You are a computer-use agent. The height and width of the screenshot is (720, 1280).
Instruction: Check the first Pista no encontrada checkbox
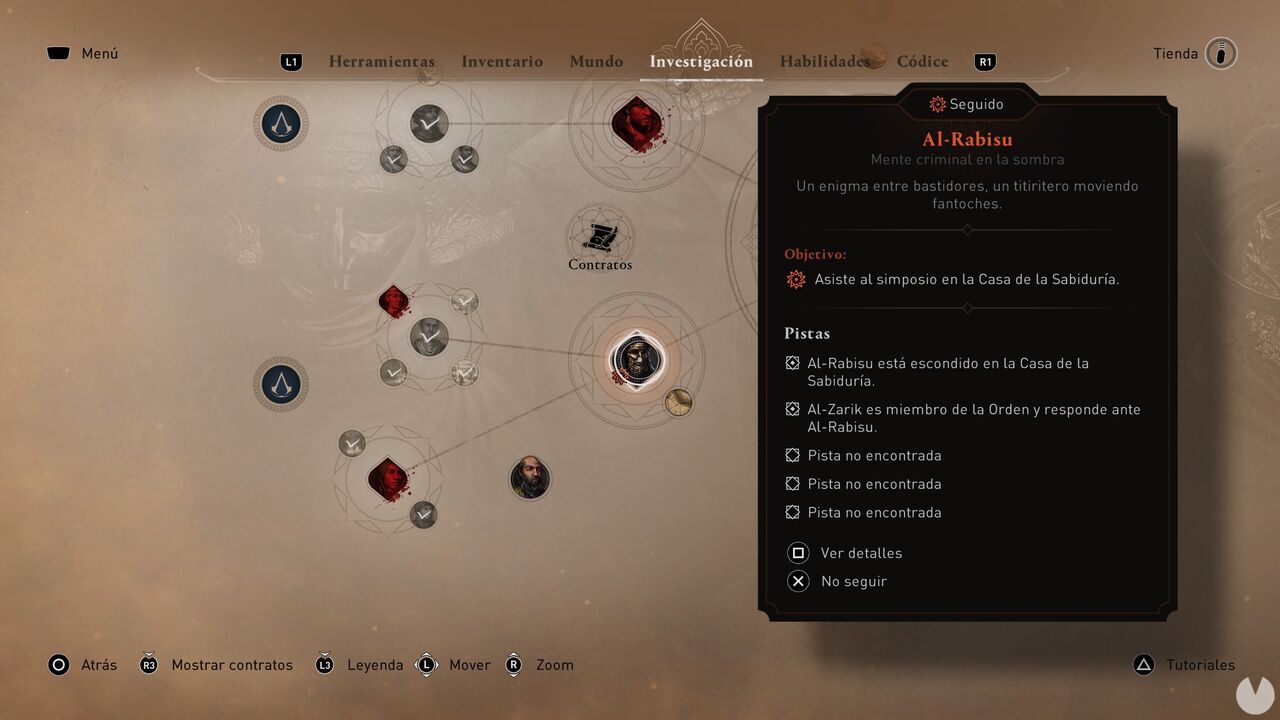[x=791, y=455]
